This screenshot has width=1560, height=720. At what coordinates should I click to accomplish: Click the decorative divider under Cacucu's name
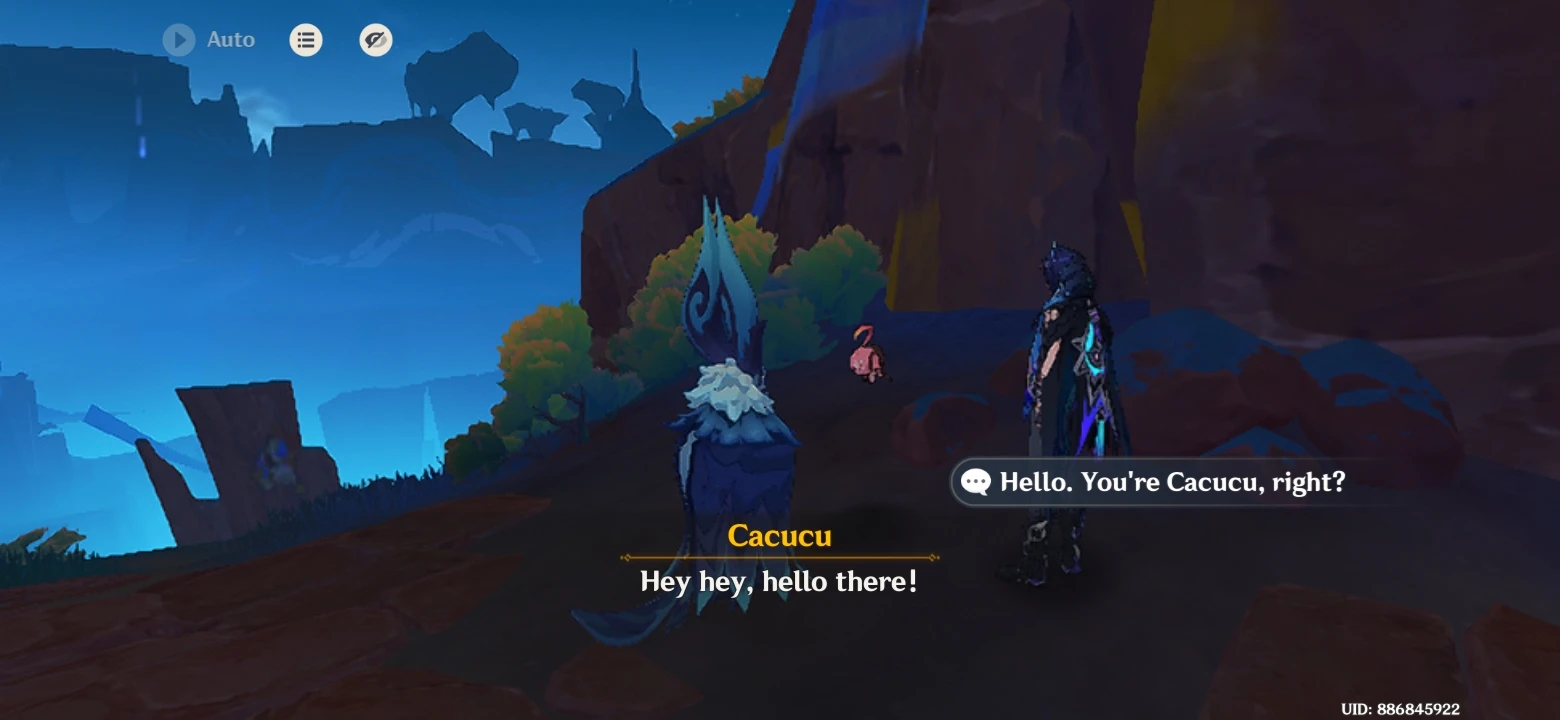point(780,557)
